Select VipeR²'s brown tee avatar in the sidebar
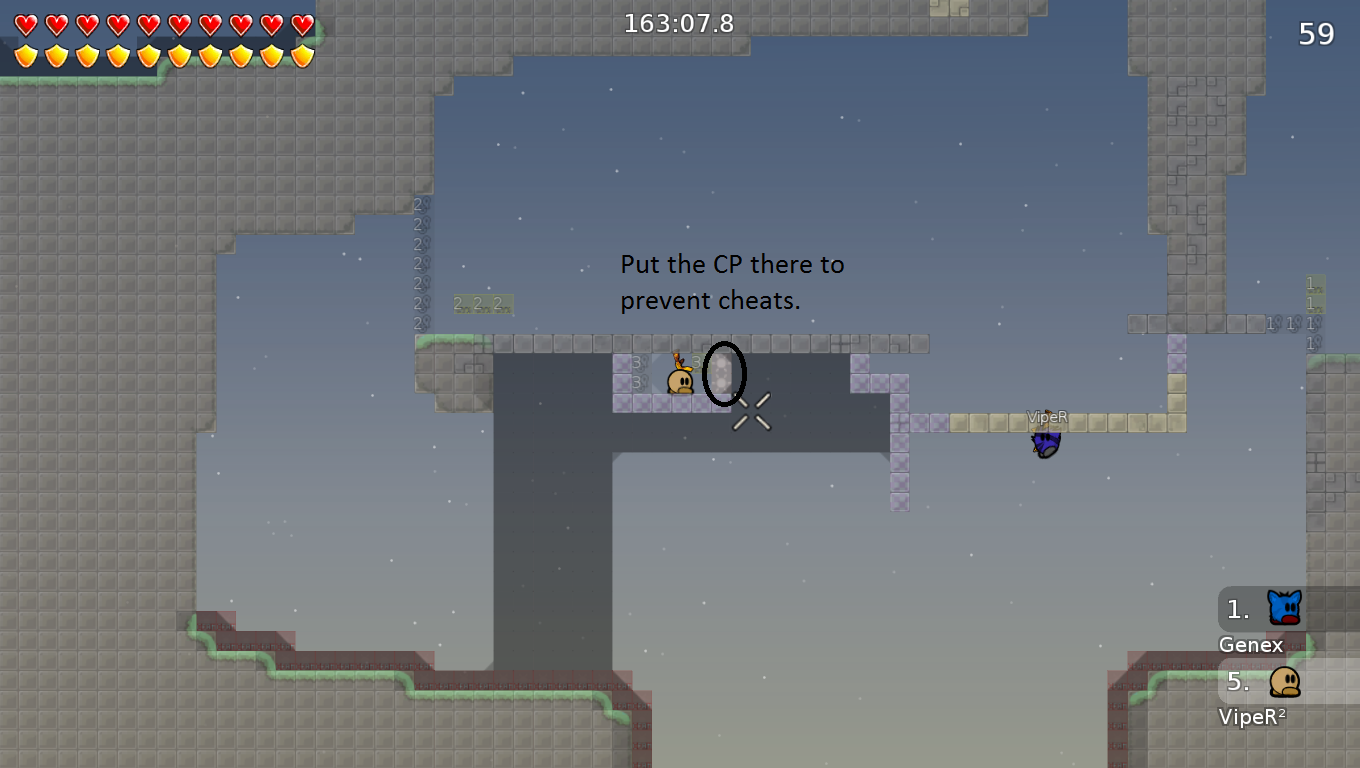Image resolution: width=1360 pixels, height=768 pixels. [1285, 684]
